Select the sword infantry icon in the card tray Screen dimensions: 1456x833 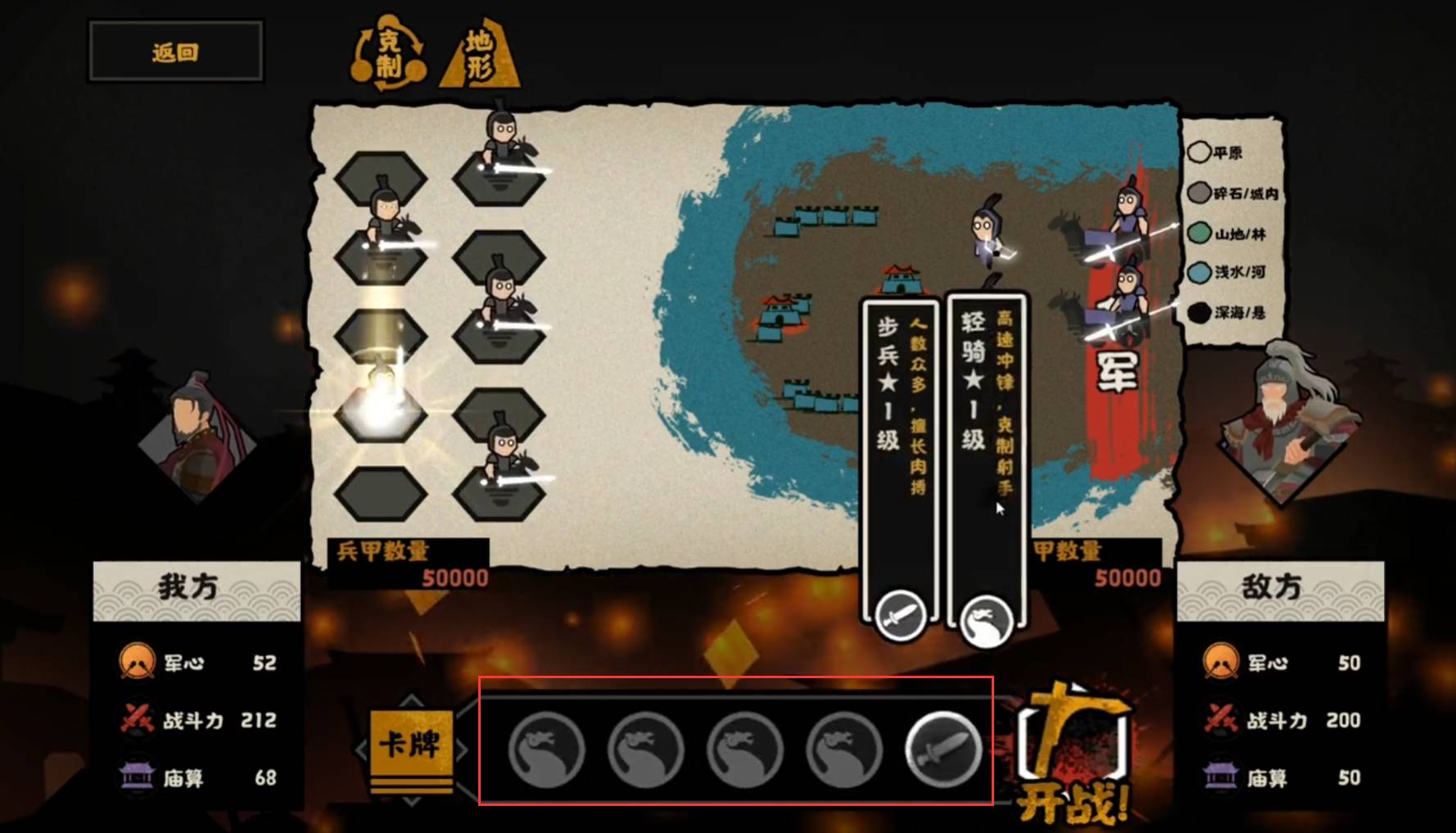click(x=943, y=749)
